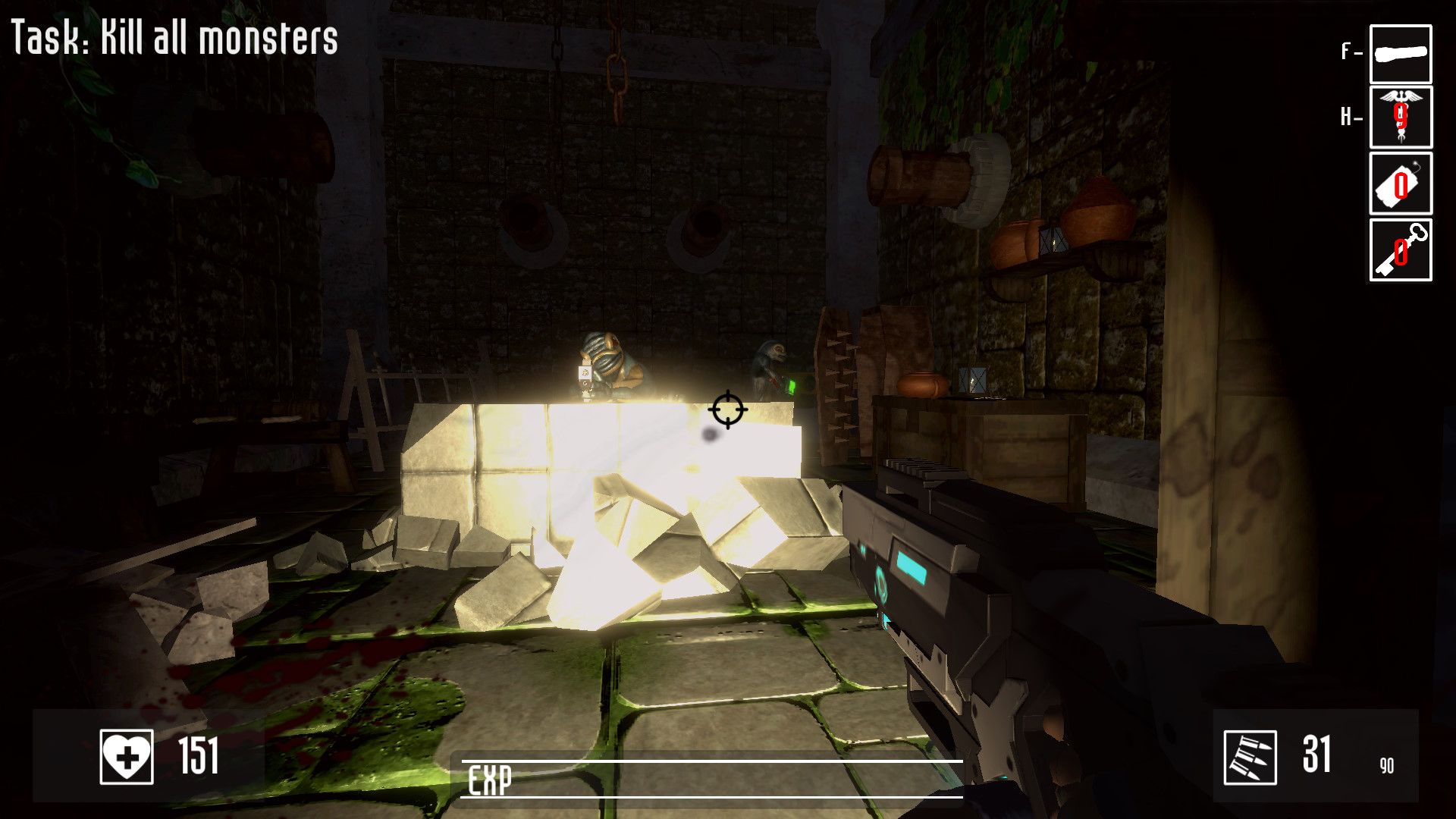Click the key inventory slot
The image size is (1456, 819).
1400,250
